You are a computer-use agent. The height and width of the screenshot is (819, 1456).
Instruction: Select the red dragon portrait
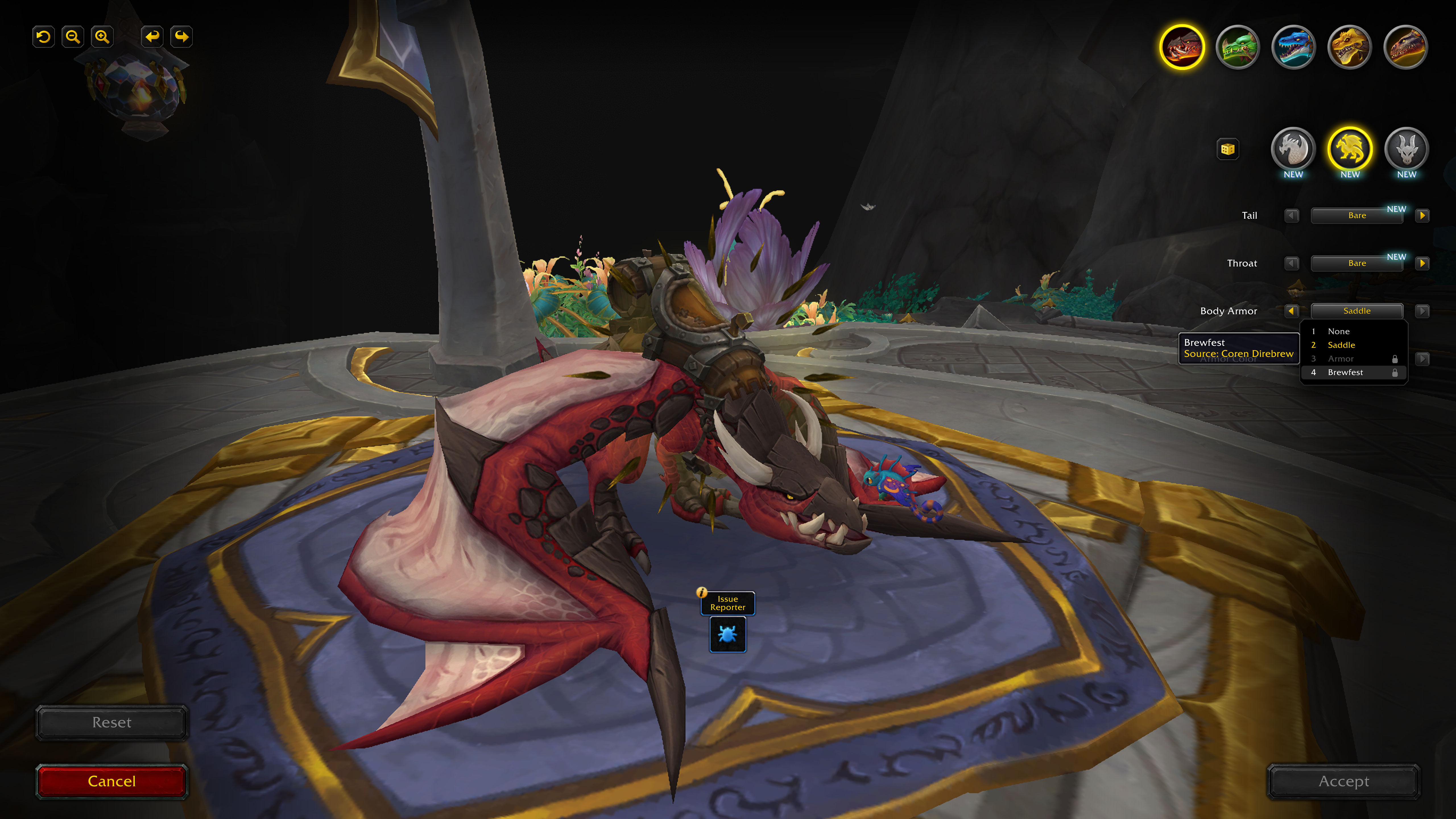point(1181,47)
